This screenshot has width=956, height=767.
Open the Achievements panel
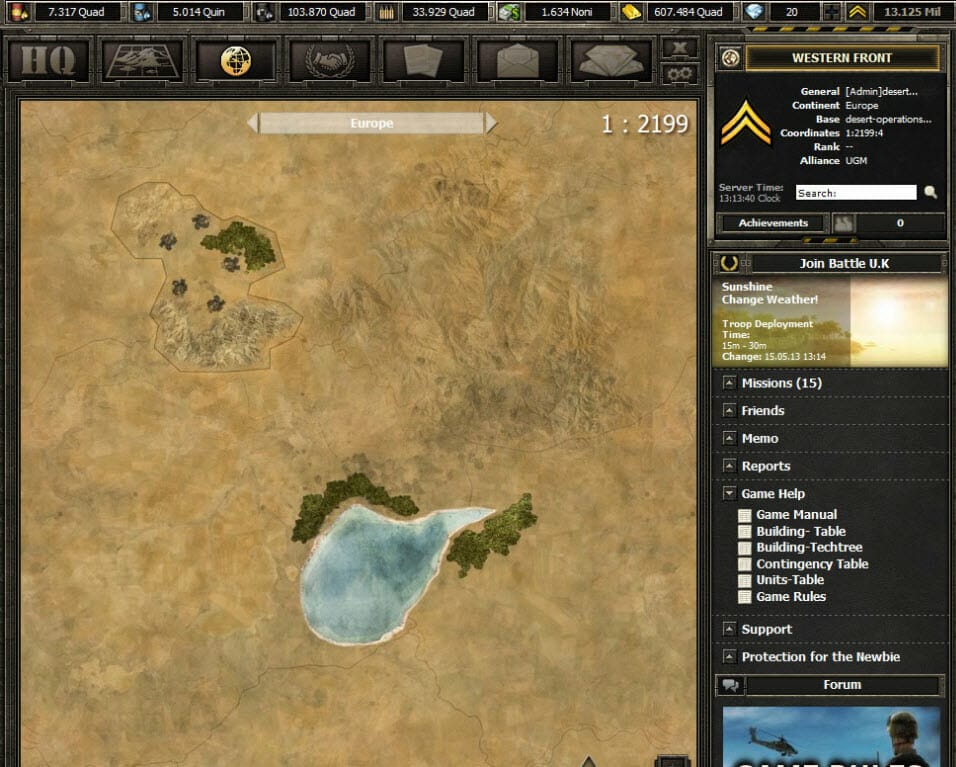coord(773,223)
